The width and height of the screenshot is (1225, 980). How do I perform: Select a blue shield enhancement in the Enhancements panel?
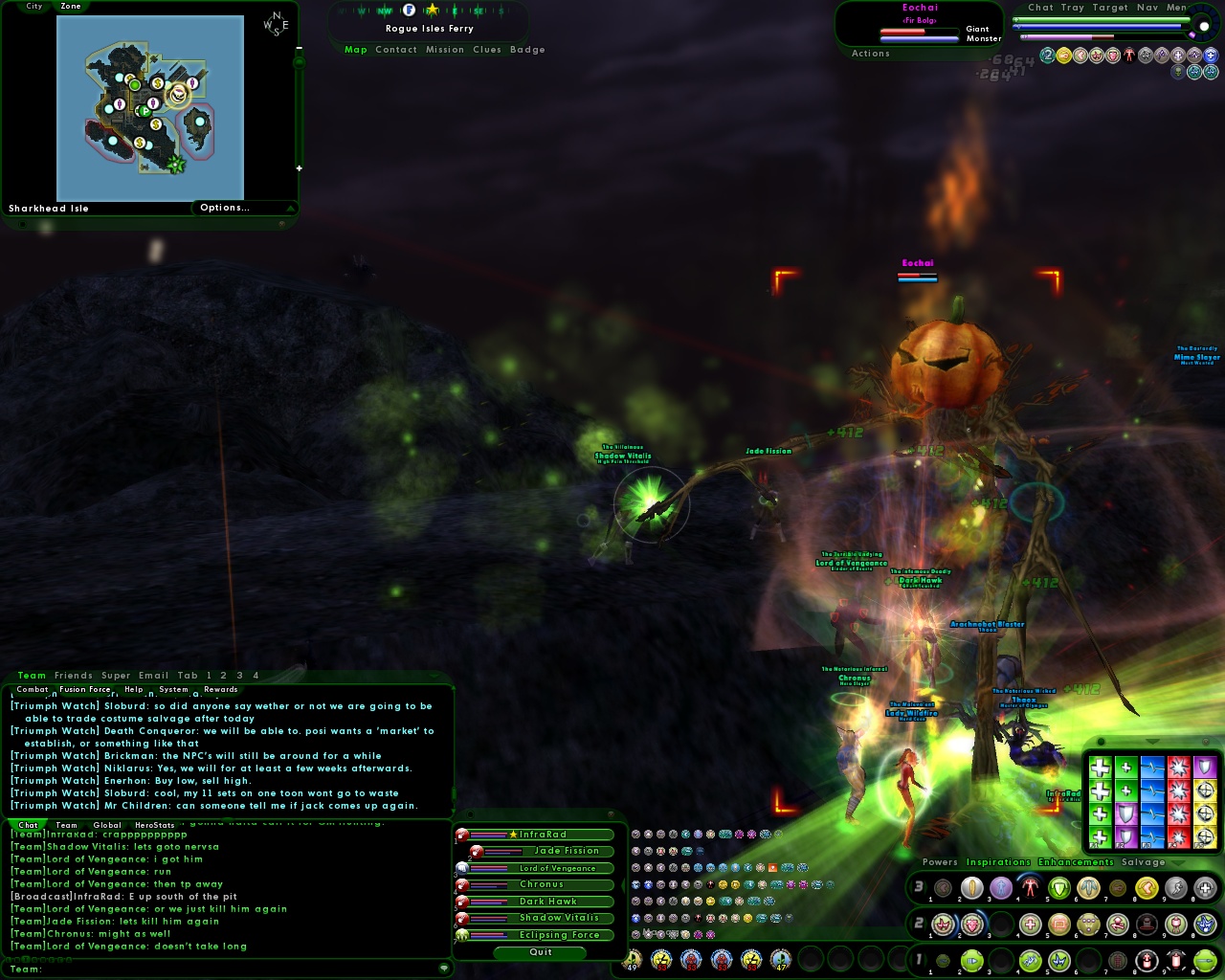[1125, 813]
